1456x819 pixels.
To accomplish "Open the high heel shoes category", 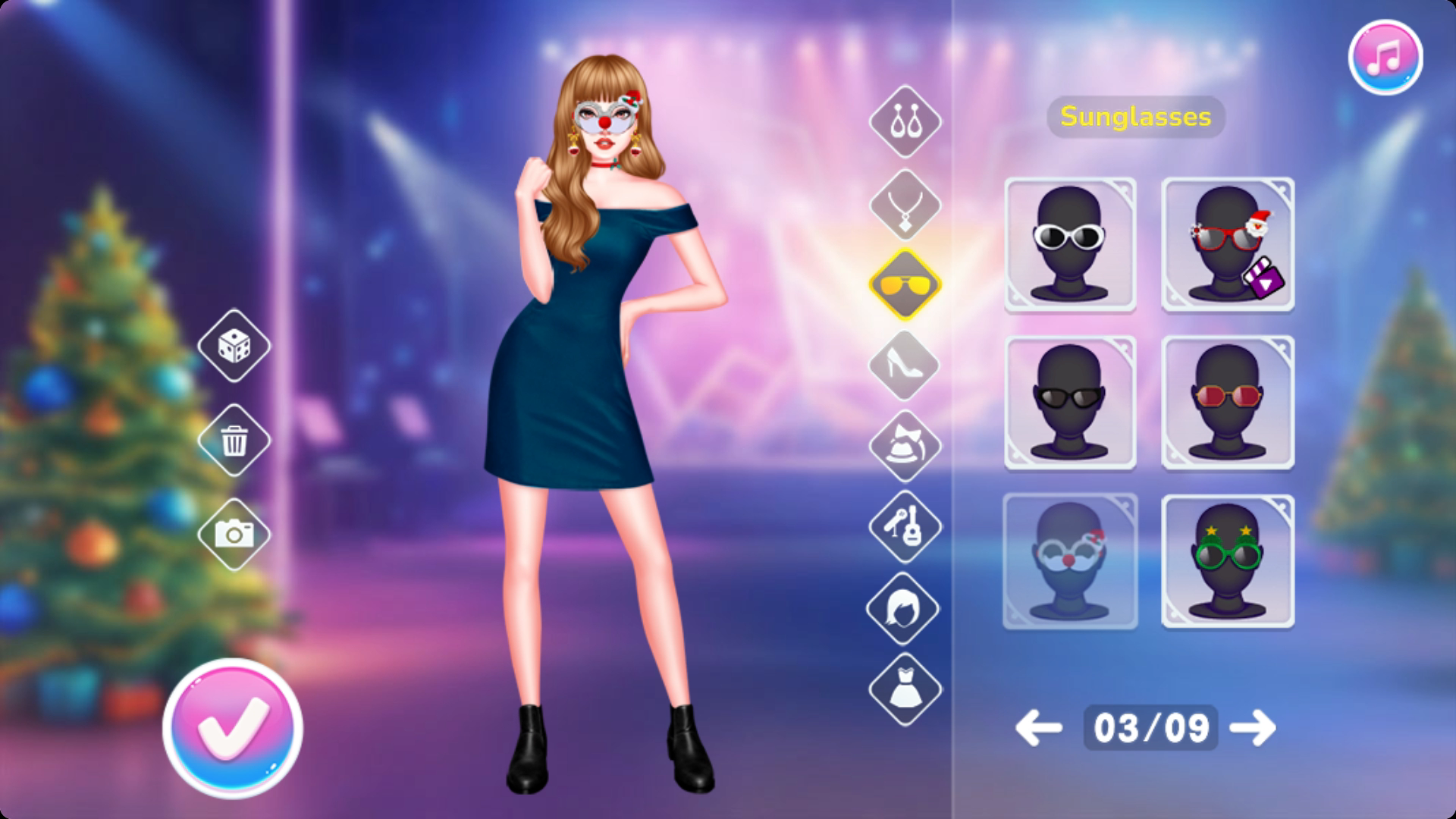I will coord(904,366).
